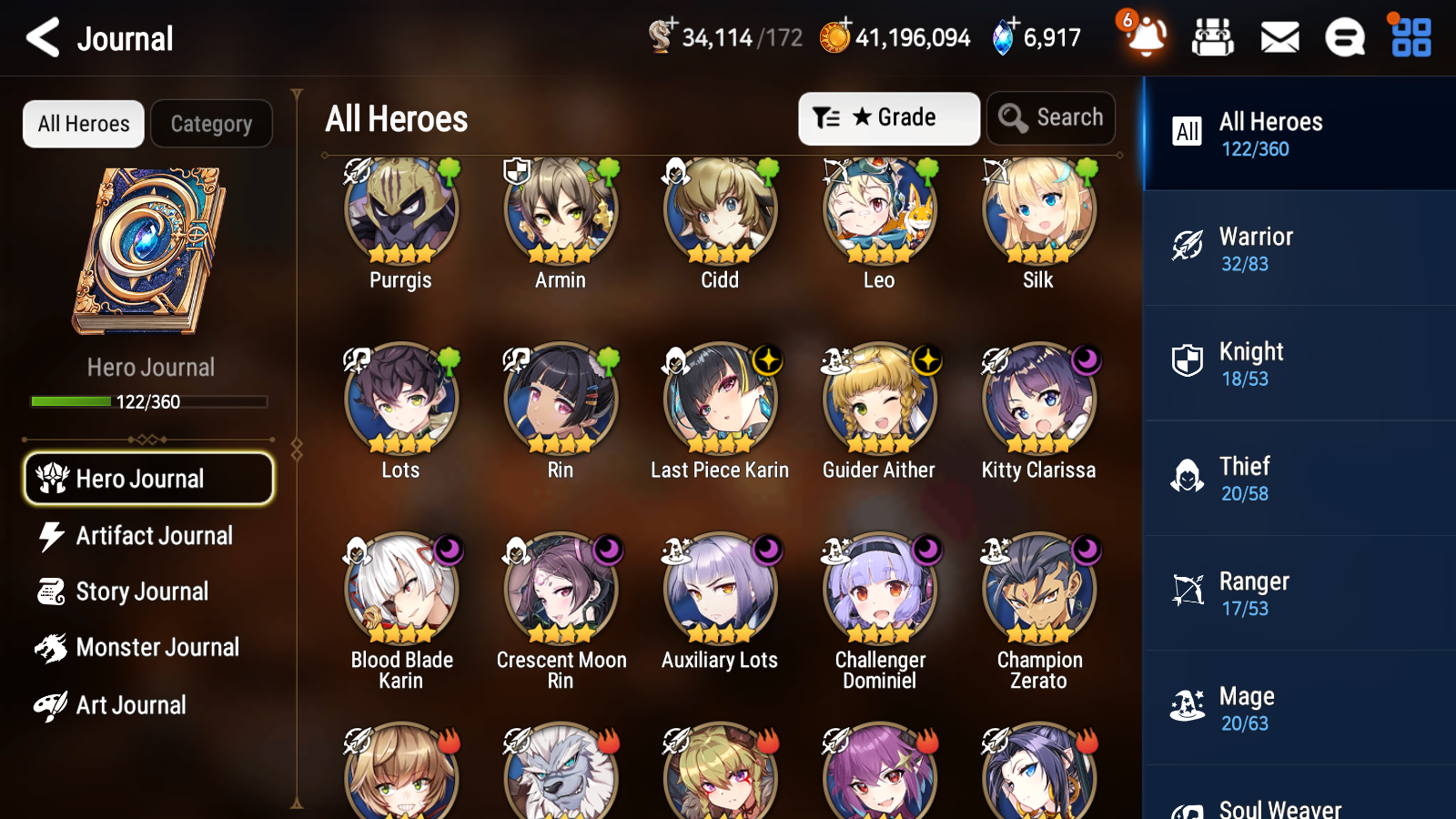The width and height of the screenshot is (1456, 819).
Task: Click the Hero Journal progress bar showing 122/360
Action: (148, 401)
